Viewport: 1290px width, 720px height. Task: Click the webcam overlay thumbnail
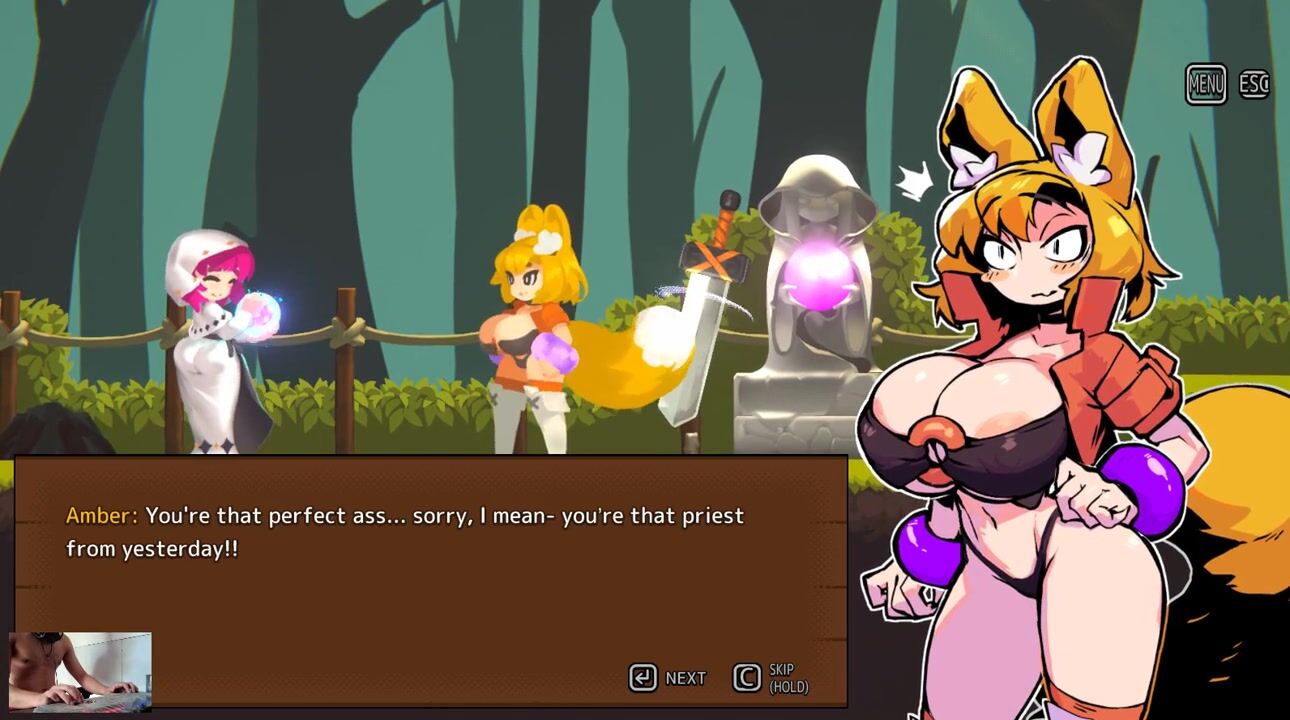pyautogui.click(x=80, y=671)
